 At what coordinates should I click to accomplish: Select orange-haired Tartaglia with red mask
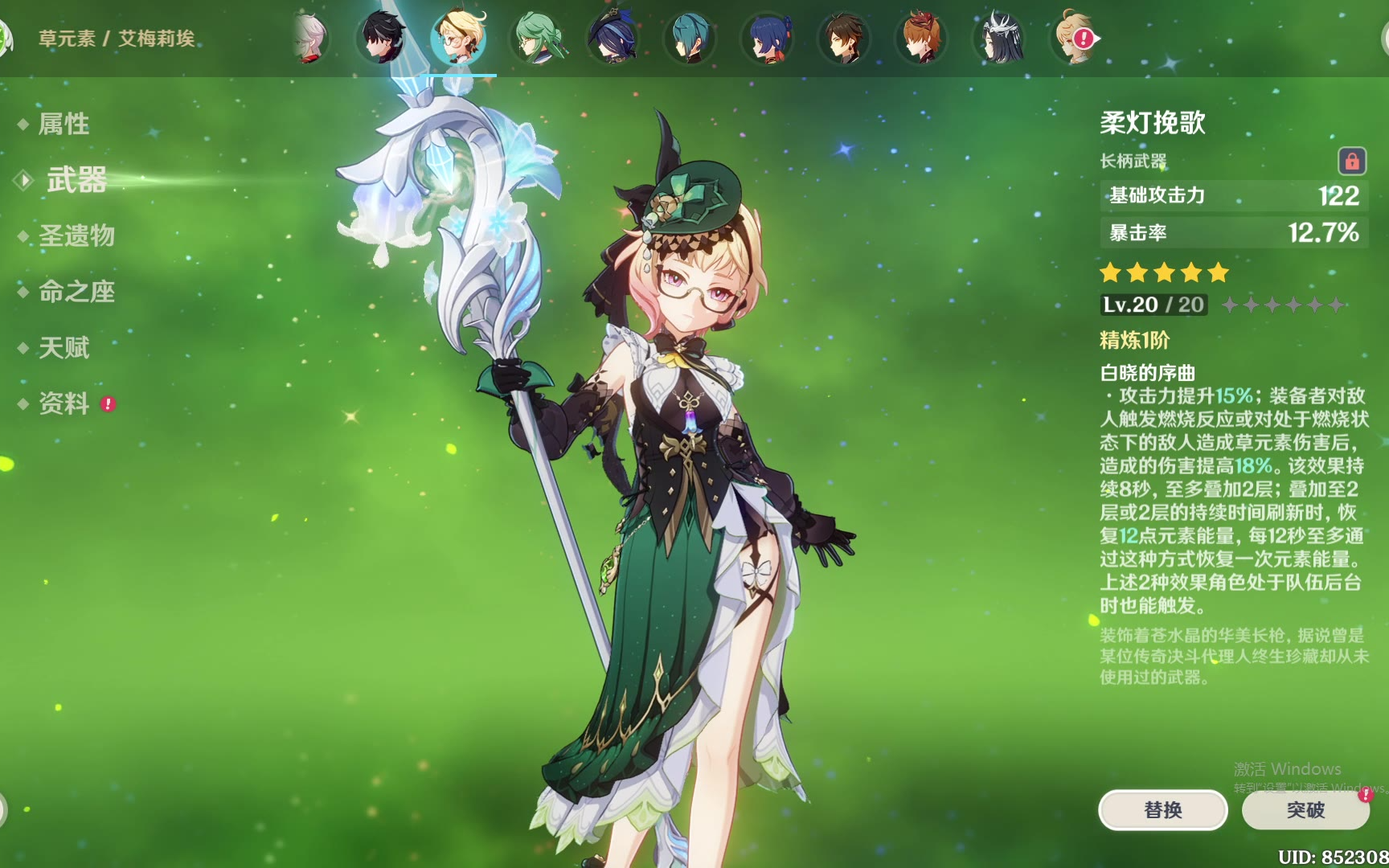921,38
